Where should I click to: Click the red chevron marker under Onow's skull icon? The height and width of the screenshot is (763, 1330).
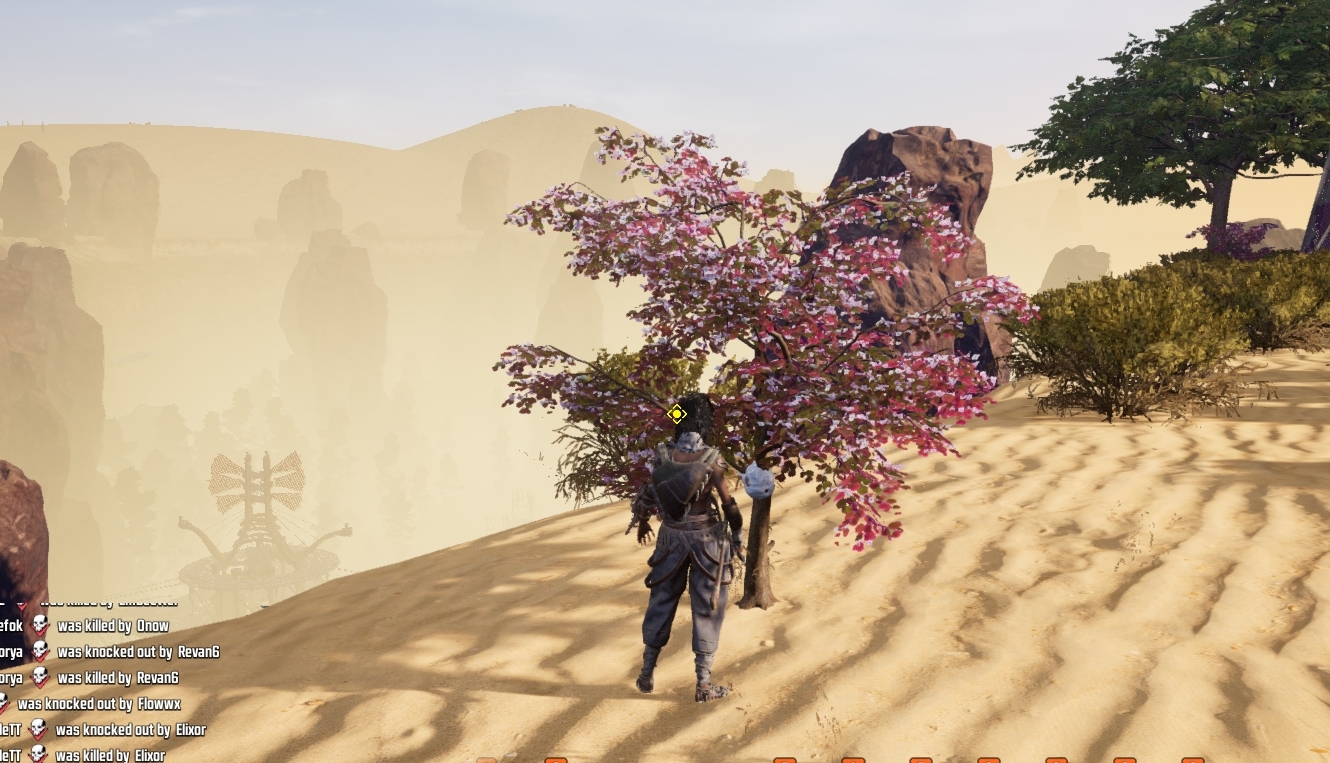[x=40, y=633]
